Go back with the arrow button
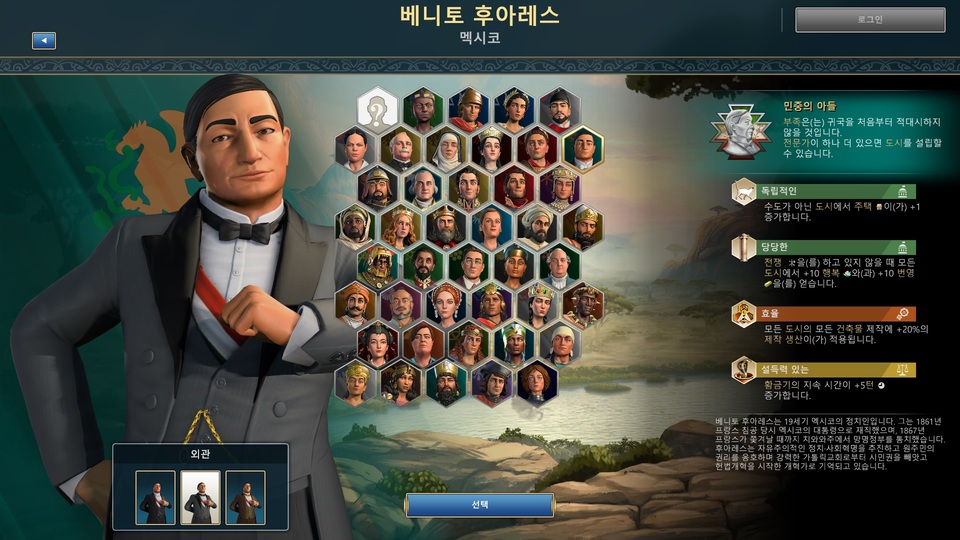Image resolution: width=960 pixels, height=540 pixels. [43, 41]
